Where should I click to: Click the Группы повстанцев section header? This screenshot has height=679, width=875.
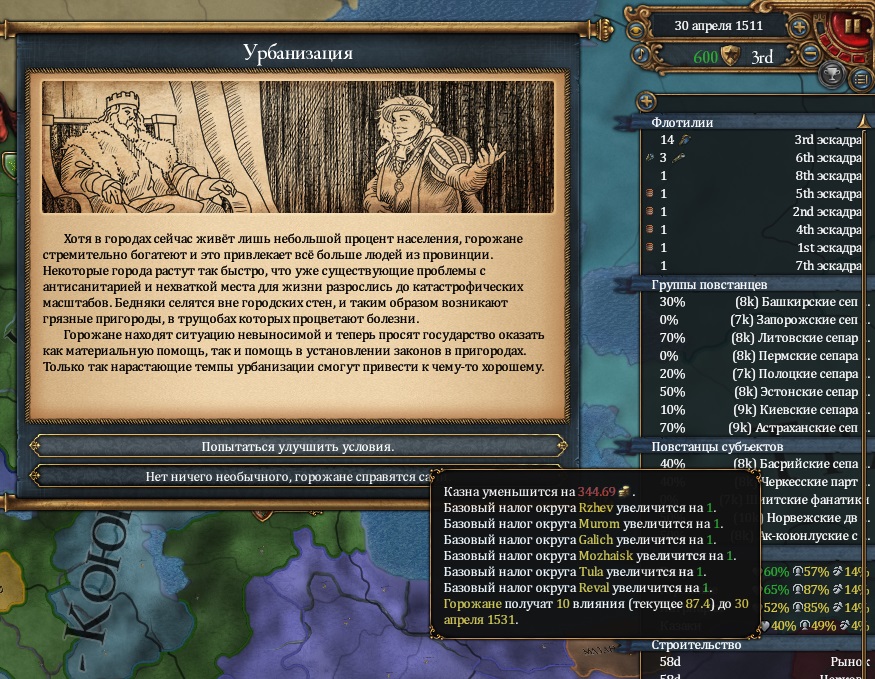[752, 284]
